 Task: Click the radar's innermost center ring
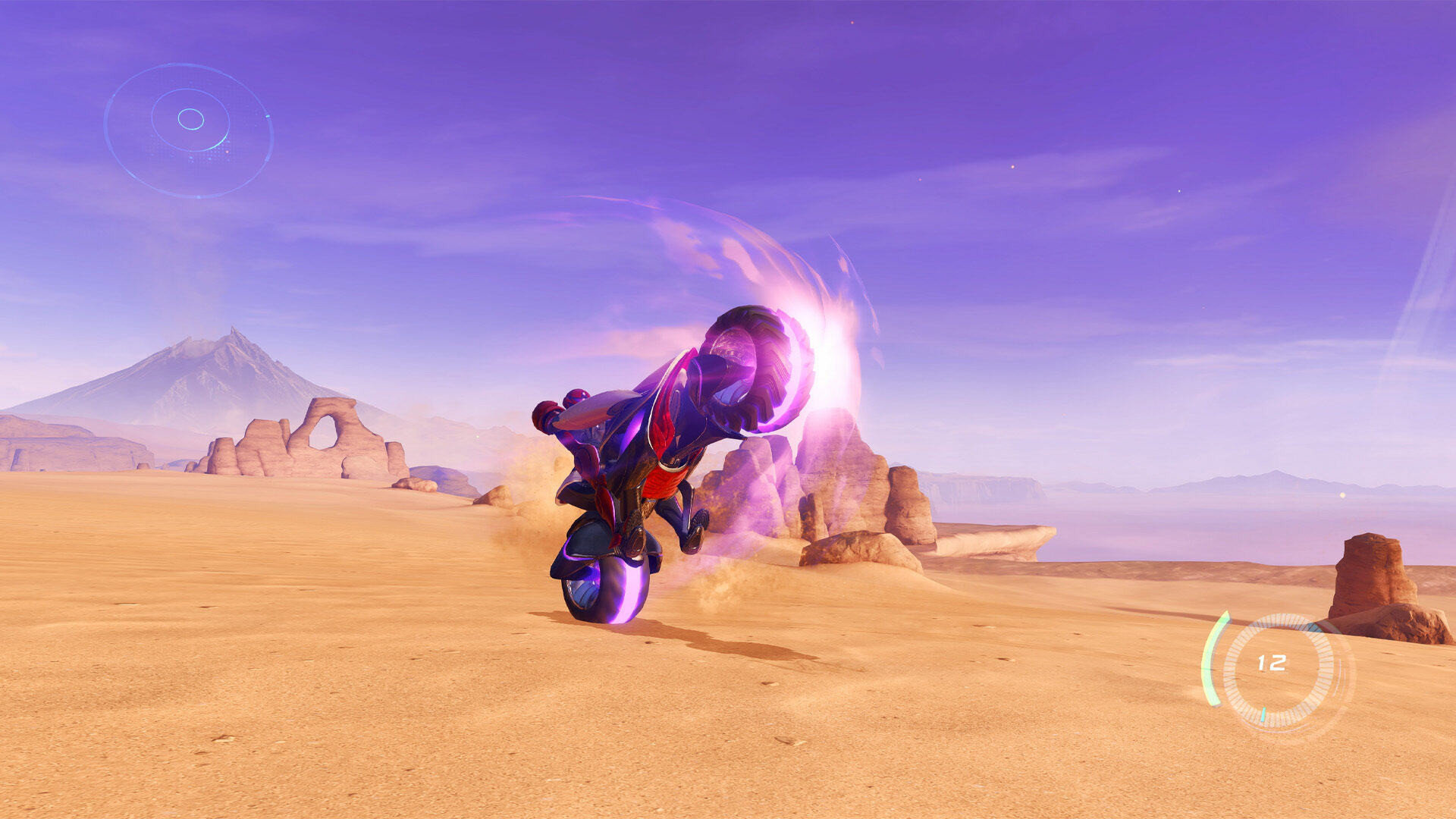click(190, 119)
